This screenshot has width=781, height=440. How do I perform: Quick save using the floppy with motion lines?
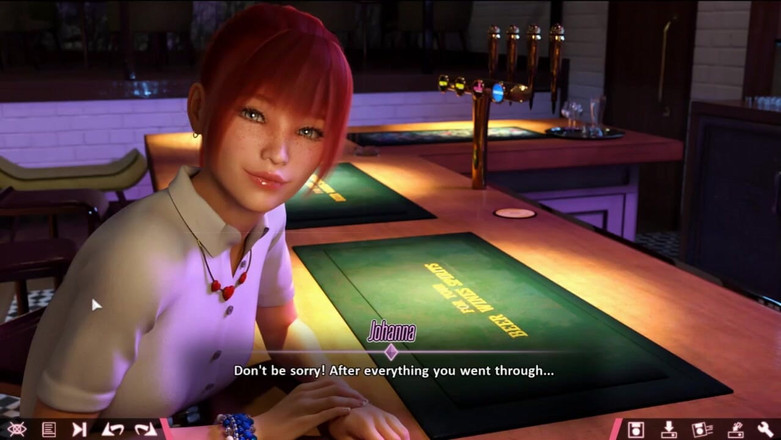tap(701, 429)
